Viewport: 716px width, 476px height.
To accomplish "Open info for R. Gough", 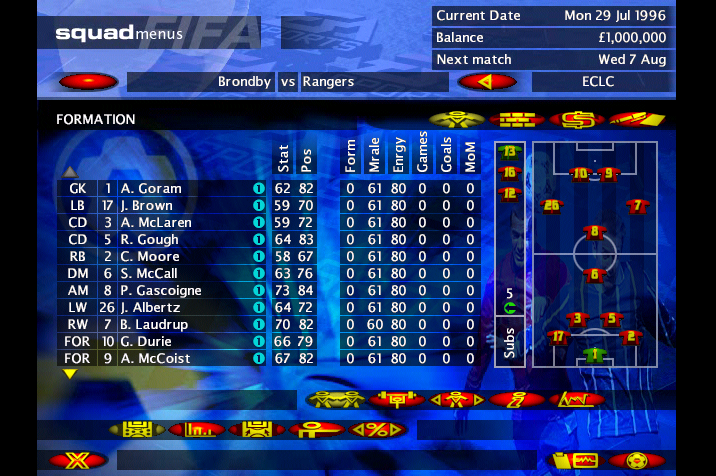I will click(258, 239).
